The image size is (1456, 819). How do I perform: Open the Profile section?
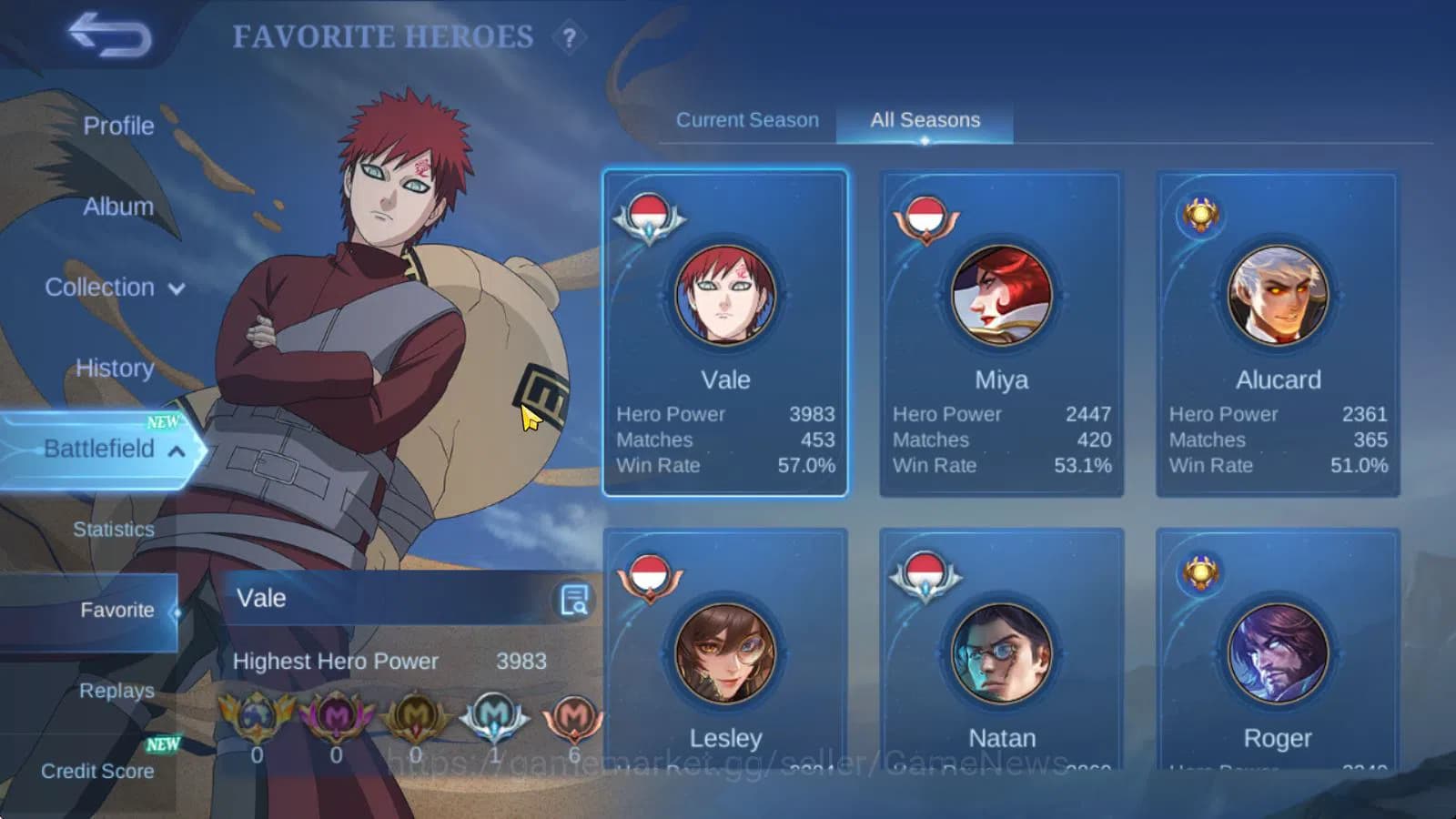point(119,126)
